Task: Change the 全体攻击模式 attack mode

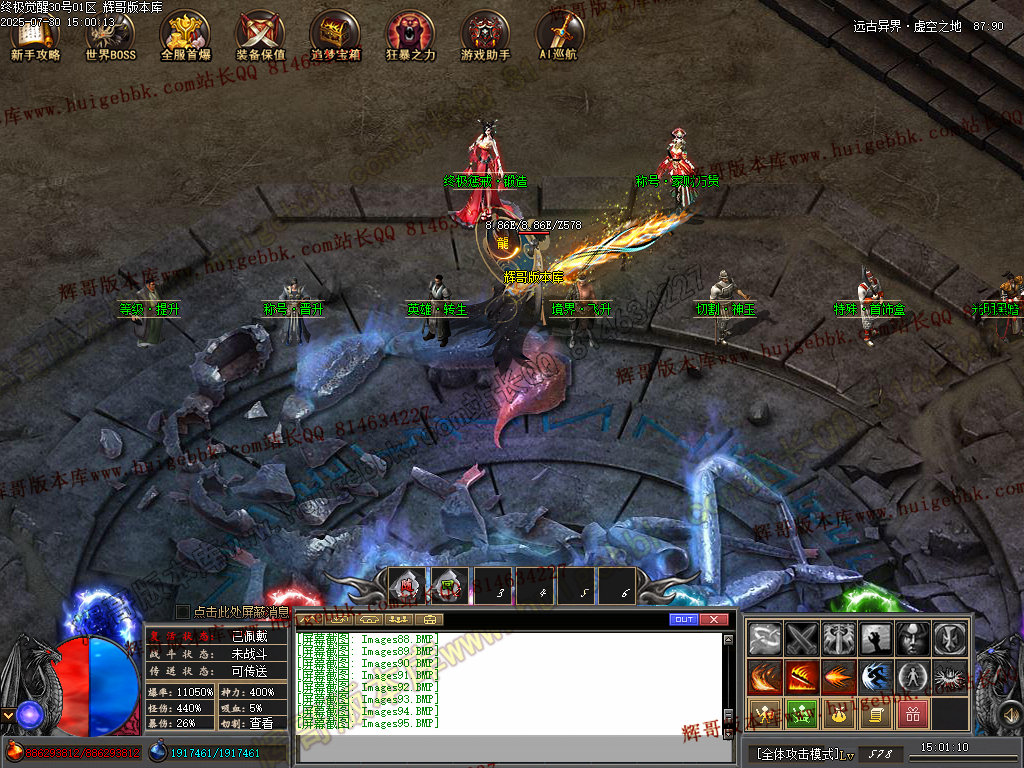Action: click(797, 753)
